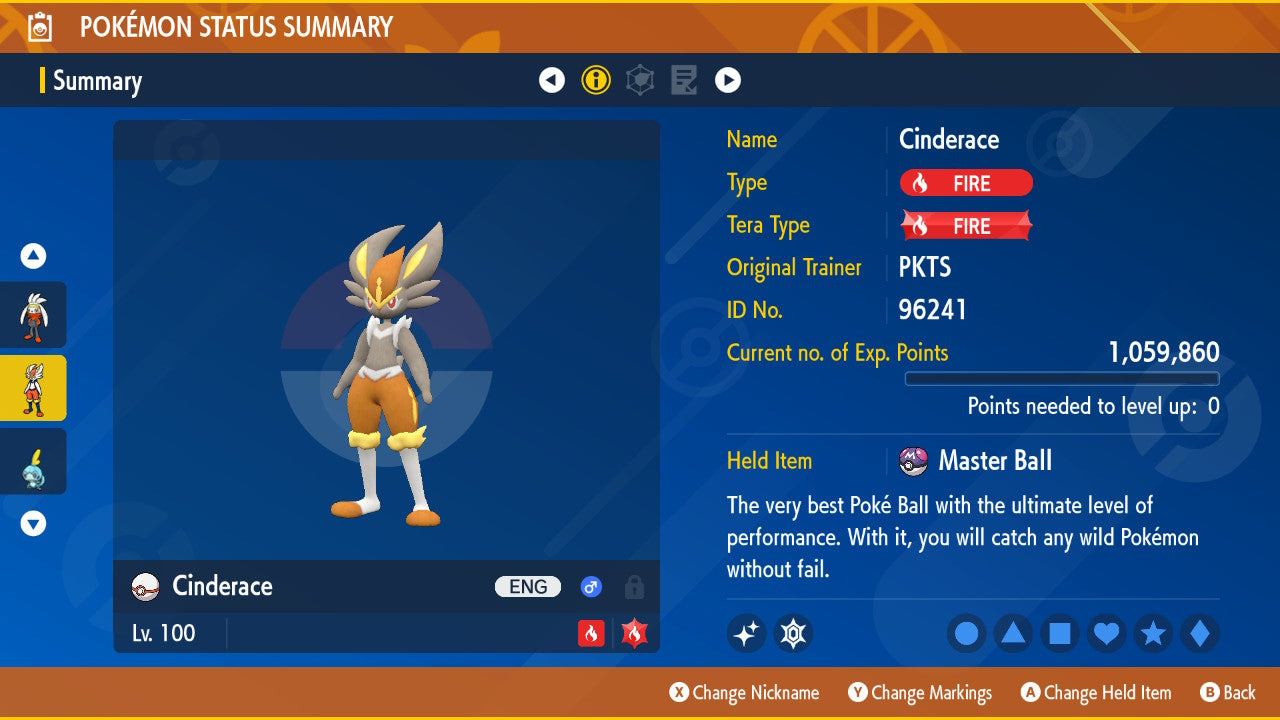
Task: Click the Poké Ball icon beside Cinderace nameplate
Action: (x=144, y=586)
